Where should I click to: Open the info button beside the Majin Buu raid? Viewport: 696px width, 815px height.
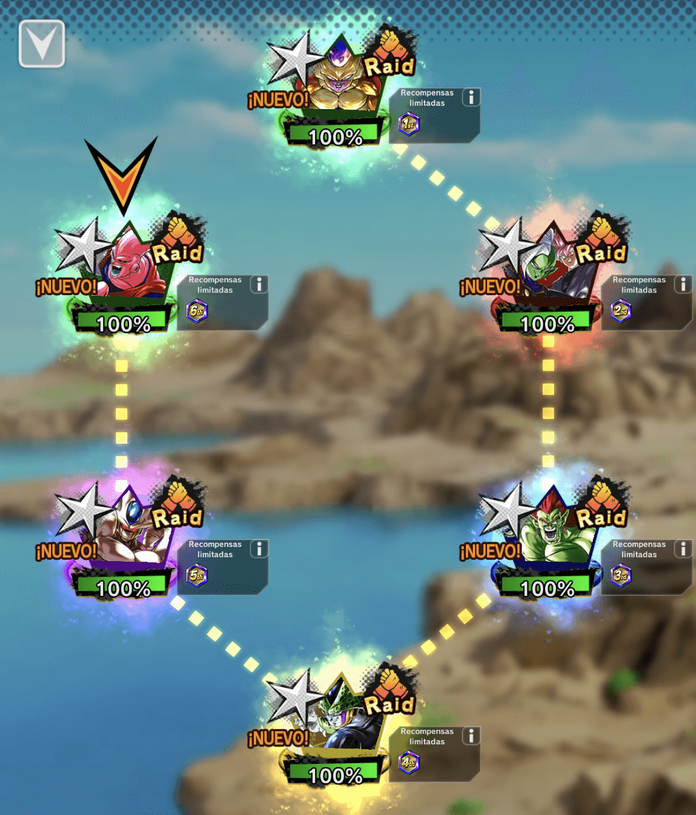258,284
